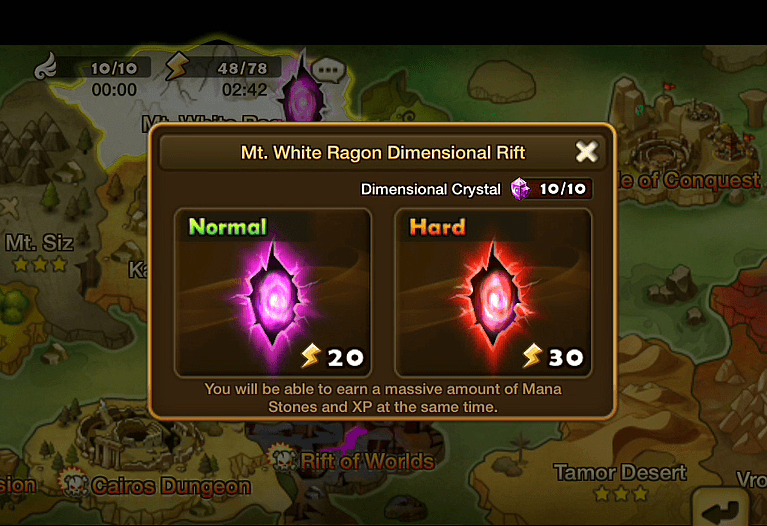This screenshot has width=767, height=526.
Task: Choose the Hard difficulty rift
Action: [x=493, y=291]
